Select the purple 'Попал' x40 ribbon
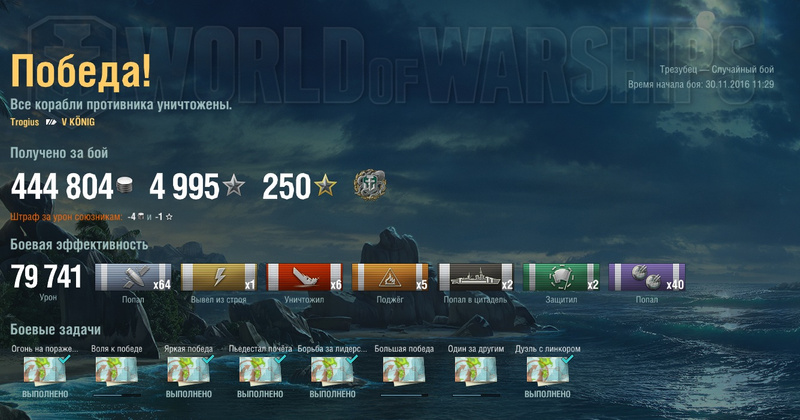This screenshot has width=800, height=420. tap(649, 278)
